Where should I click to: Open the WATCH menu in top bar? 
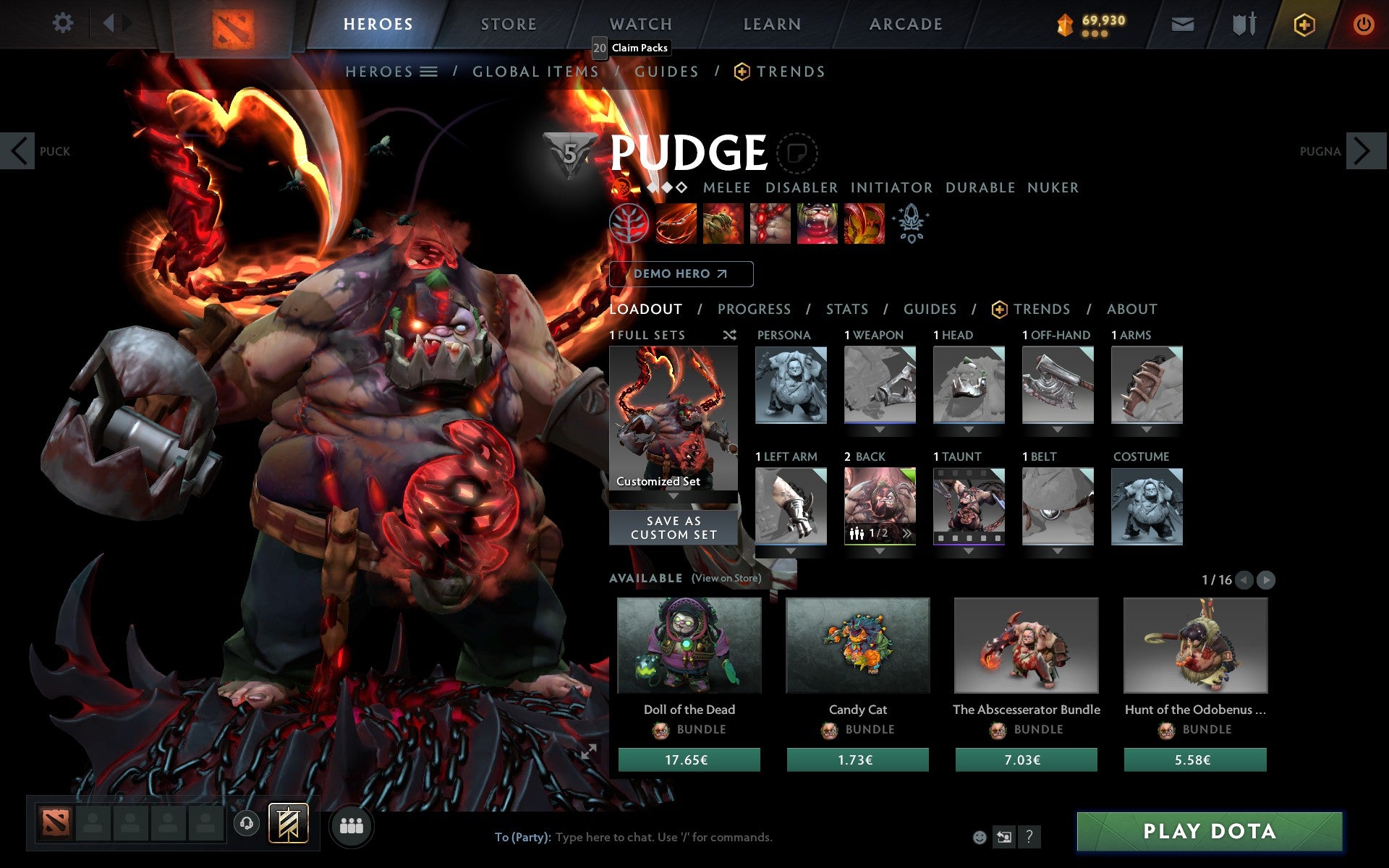coord(640,23)
